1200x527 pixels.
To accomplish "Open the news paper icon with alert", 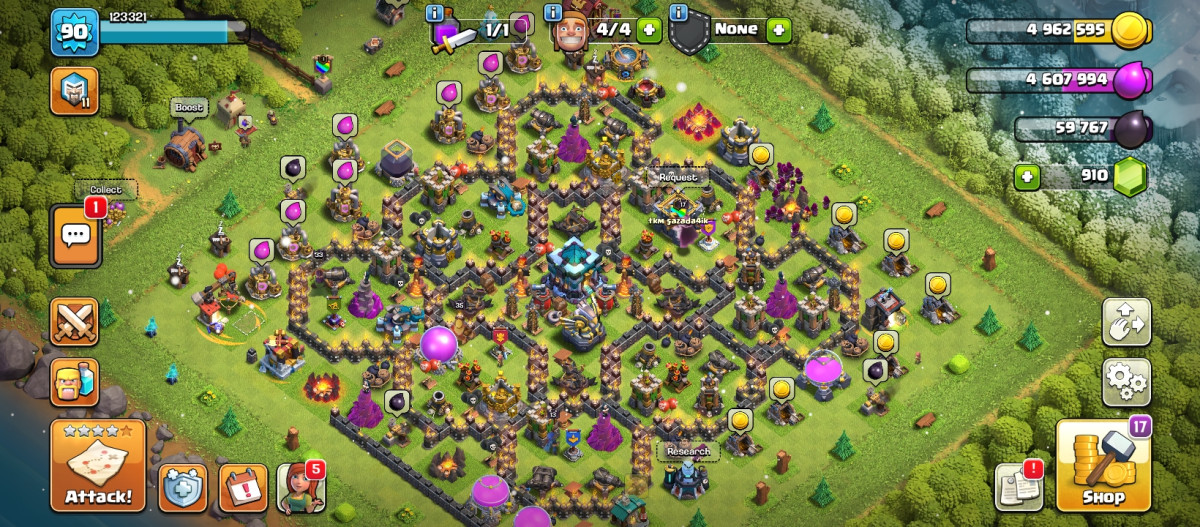I will (x=1018, y=488).
